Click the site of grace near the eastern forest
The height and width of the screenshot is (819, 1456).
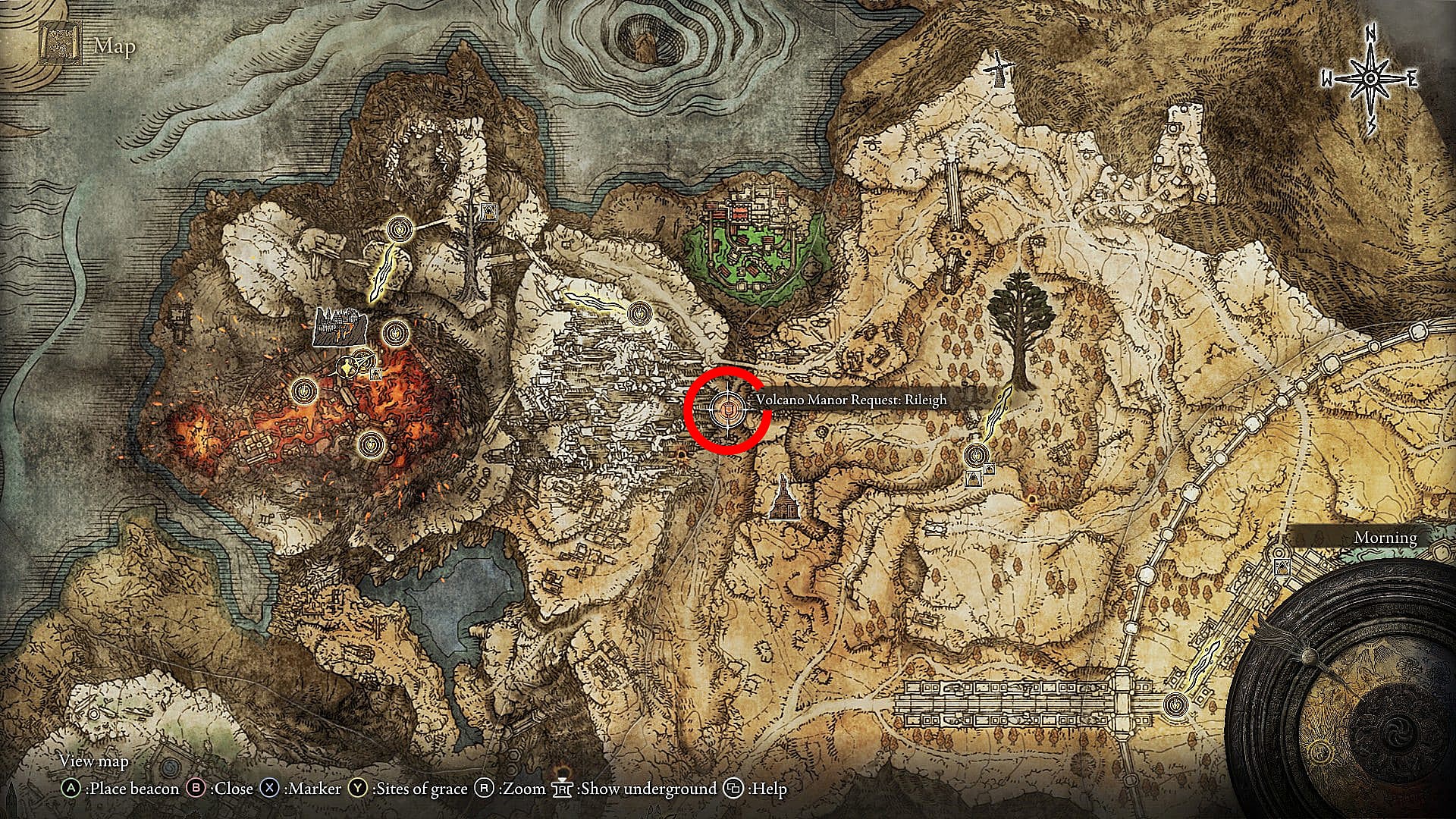pos(976,456)
